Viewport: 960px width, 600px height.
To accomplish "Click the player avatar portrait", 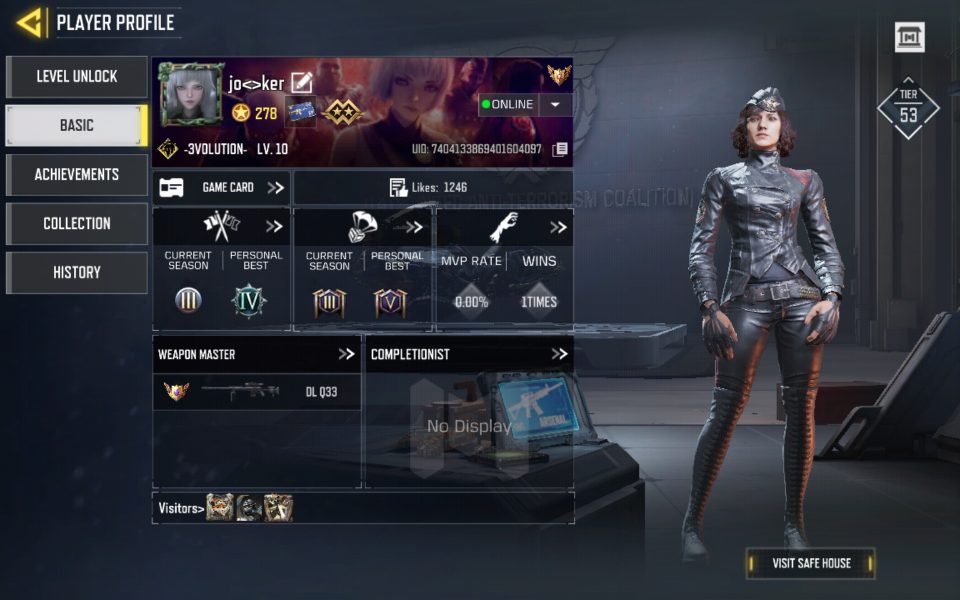I will point(191,97).
